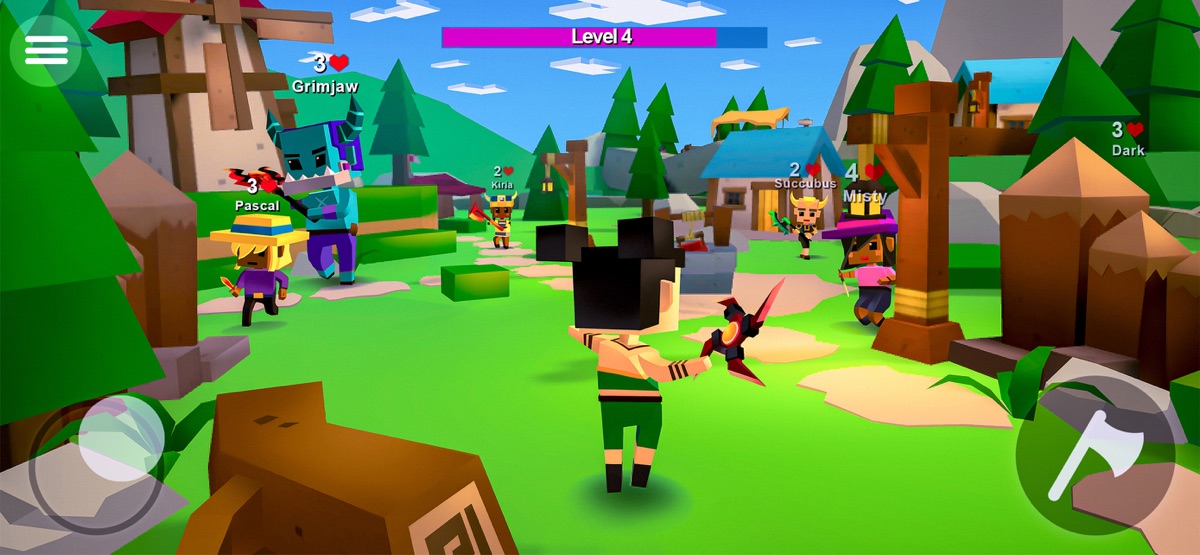Touch the virtual movement joystick

pos(120,439)
